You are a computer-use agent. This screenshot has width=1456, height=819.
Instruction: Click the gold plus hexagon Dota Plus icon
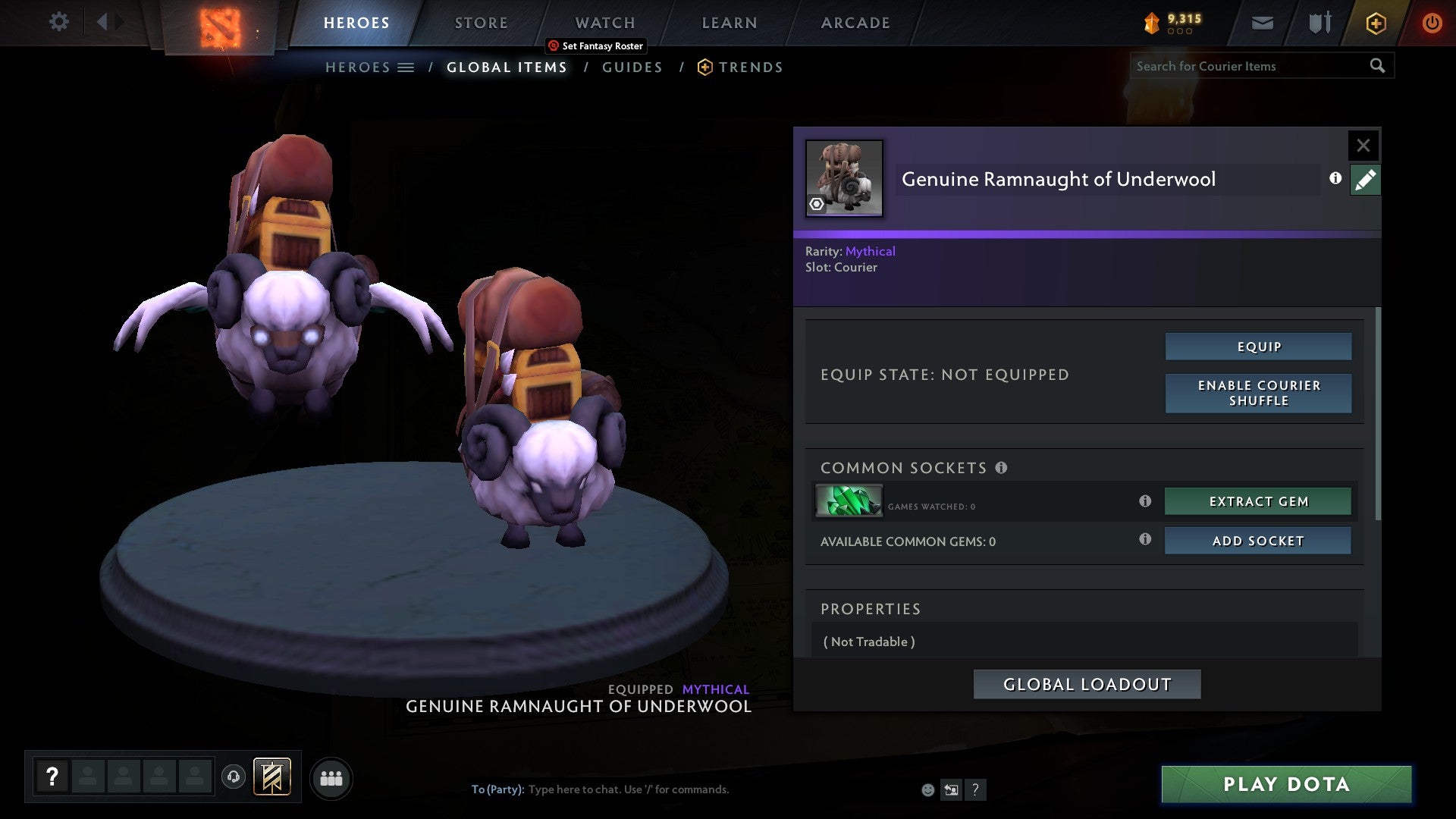1375,23
